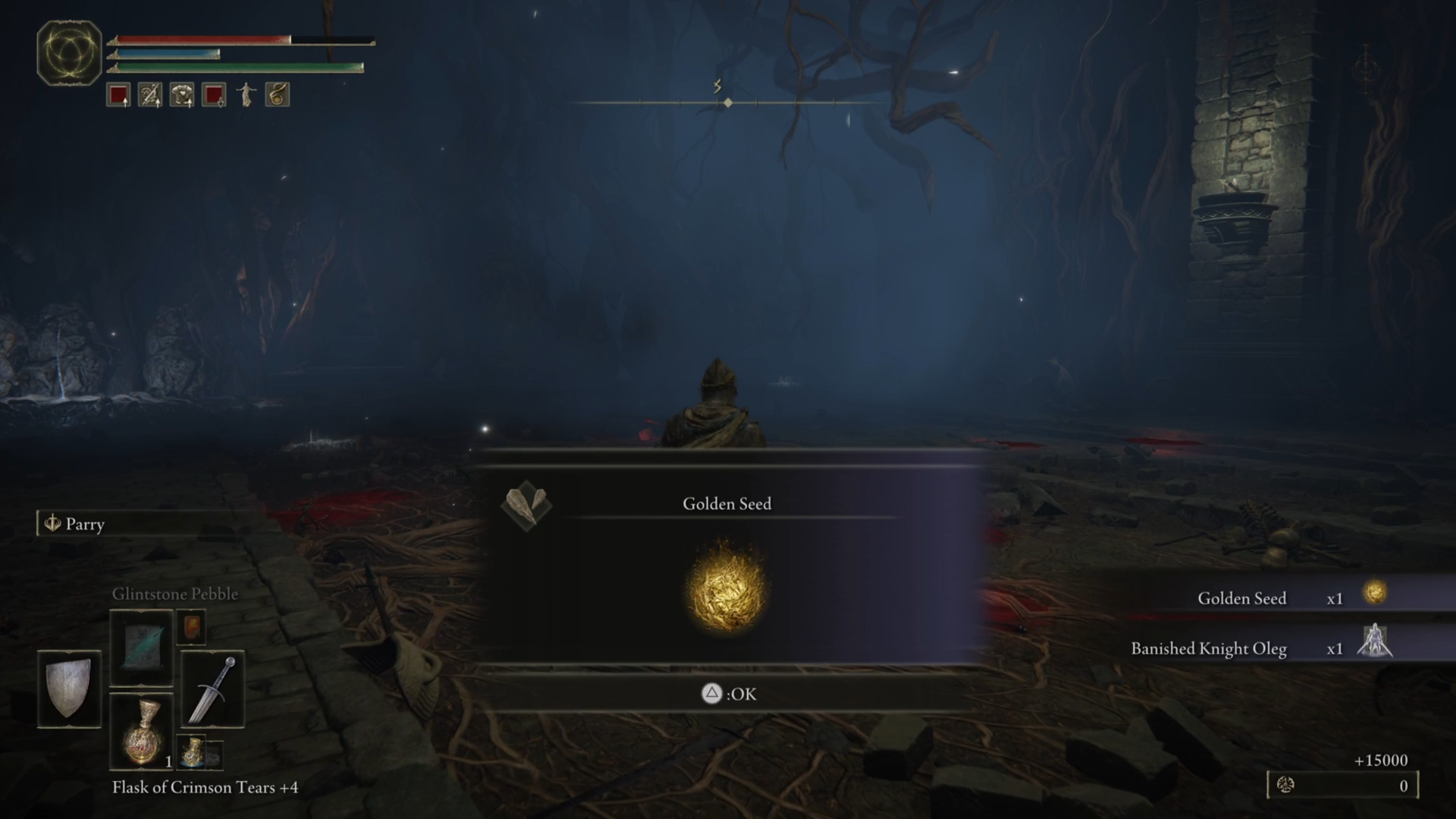Click the spirit summon buff icon
This screenshot has height=819, width=1456.
[246, 94]
